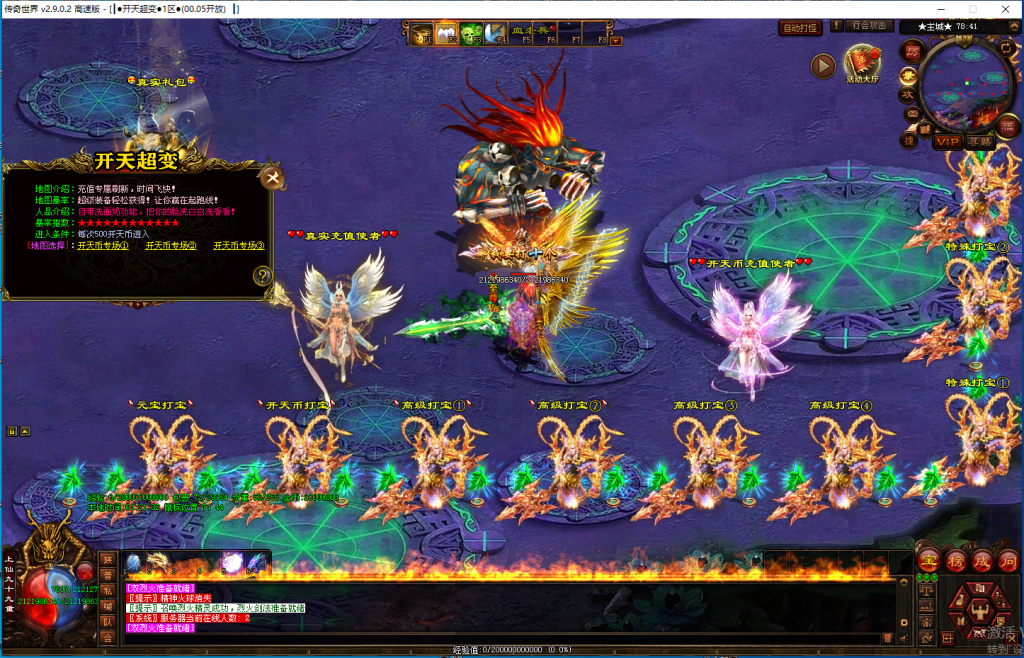Viewport: 1024px width, 658px height.
Task: Use the glowing white orb skill slot
Action: click(232, 564)
